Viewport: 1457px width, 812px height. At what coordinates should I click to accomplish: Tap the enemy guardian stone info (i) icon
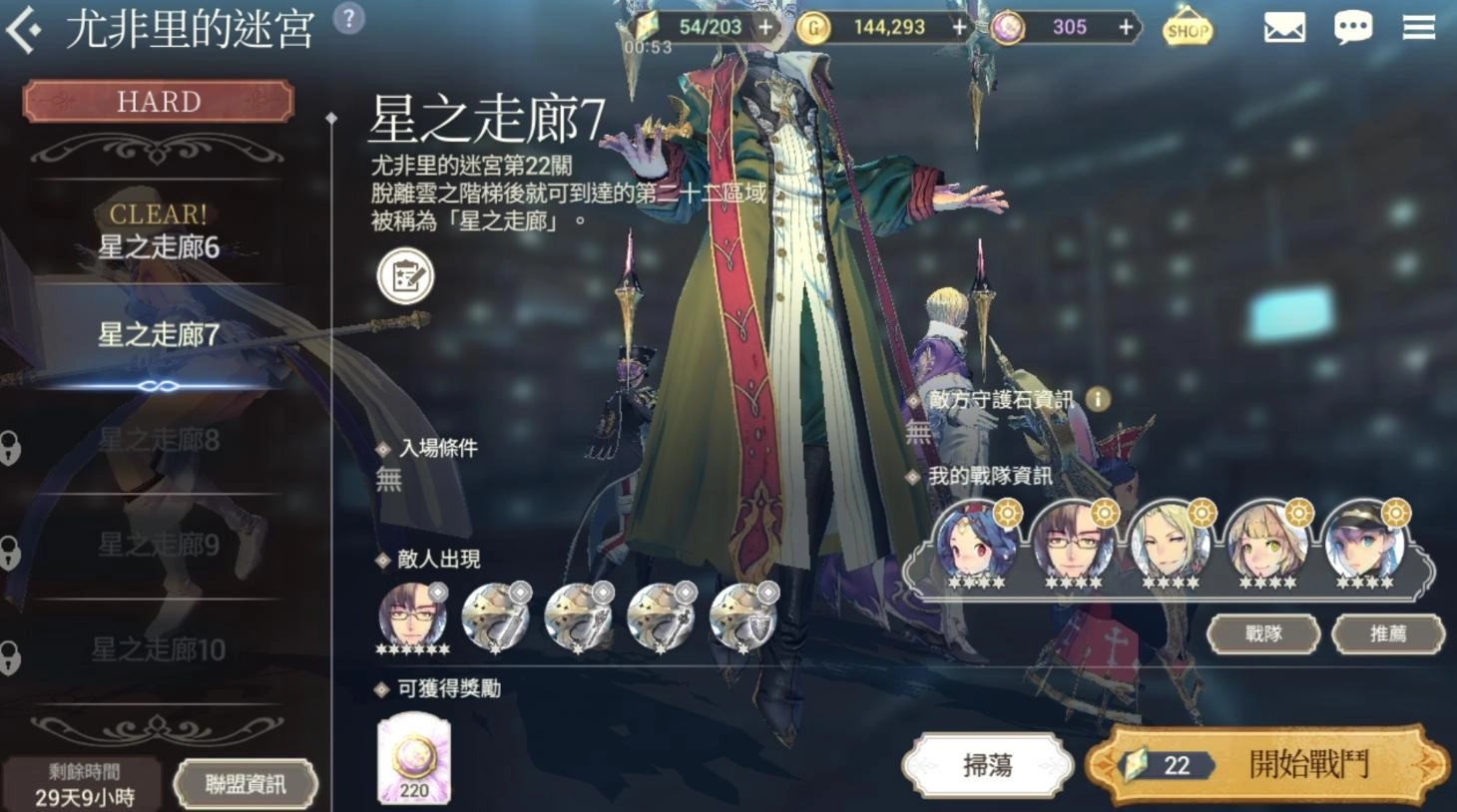[x=1095, y=398]
